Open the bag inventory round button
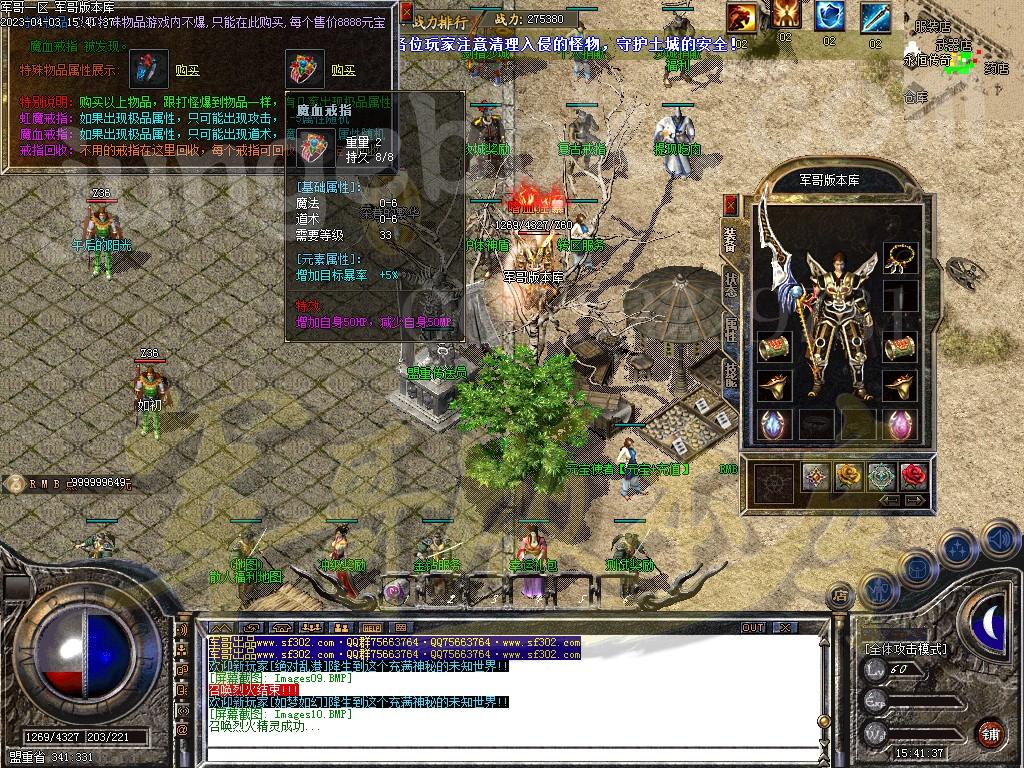 point(916,568)
